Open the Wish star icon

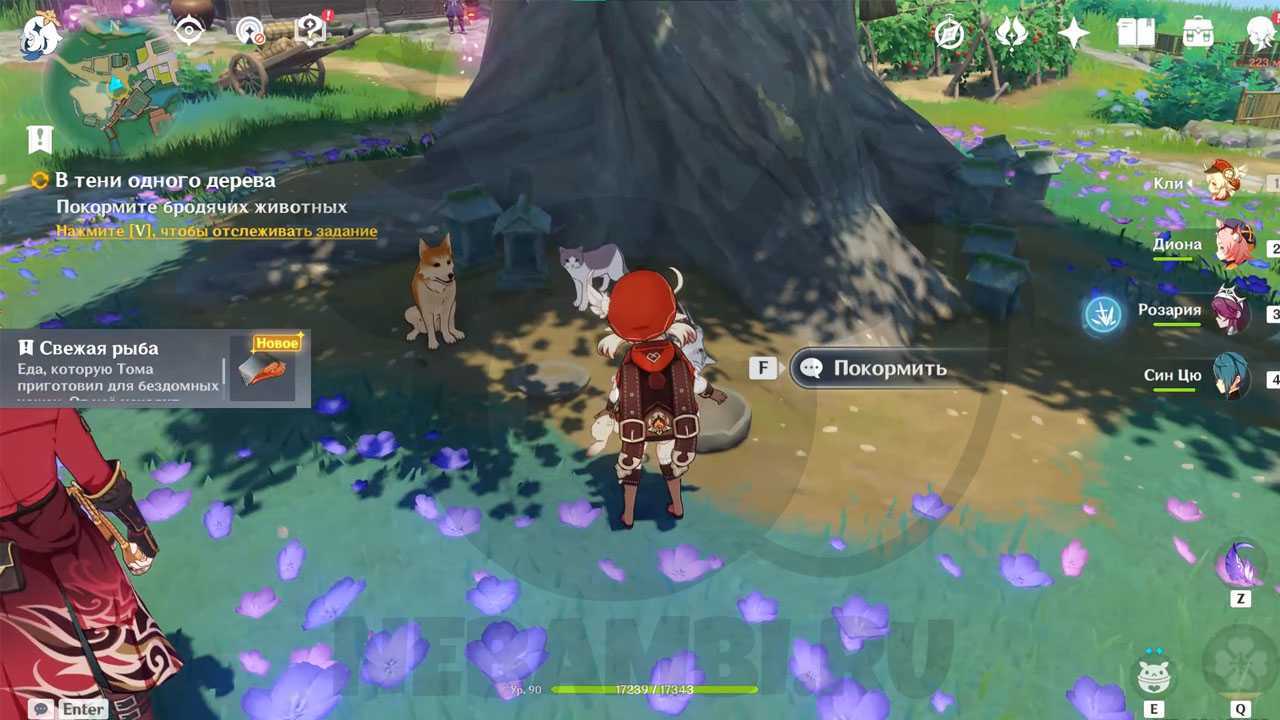[x=1073, y=34]
